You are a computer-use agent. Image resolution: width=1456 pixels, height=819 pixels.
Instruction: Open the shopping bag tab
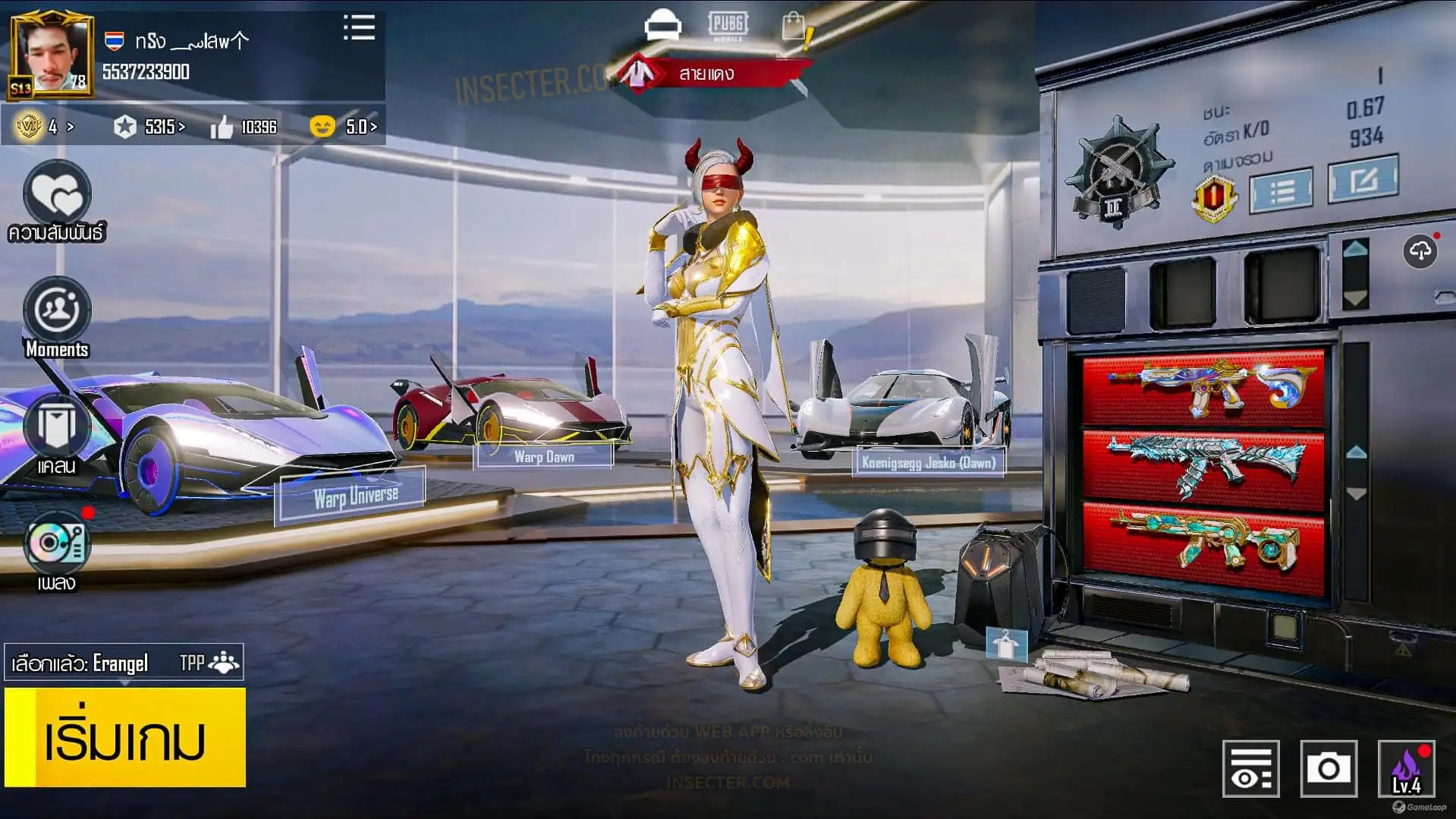tap(794, 27)
